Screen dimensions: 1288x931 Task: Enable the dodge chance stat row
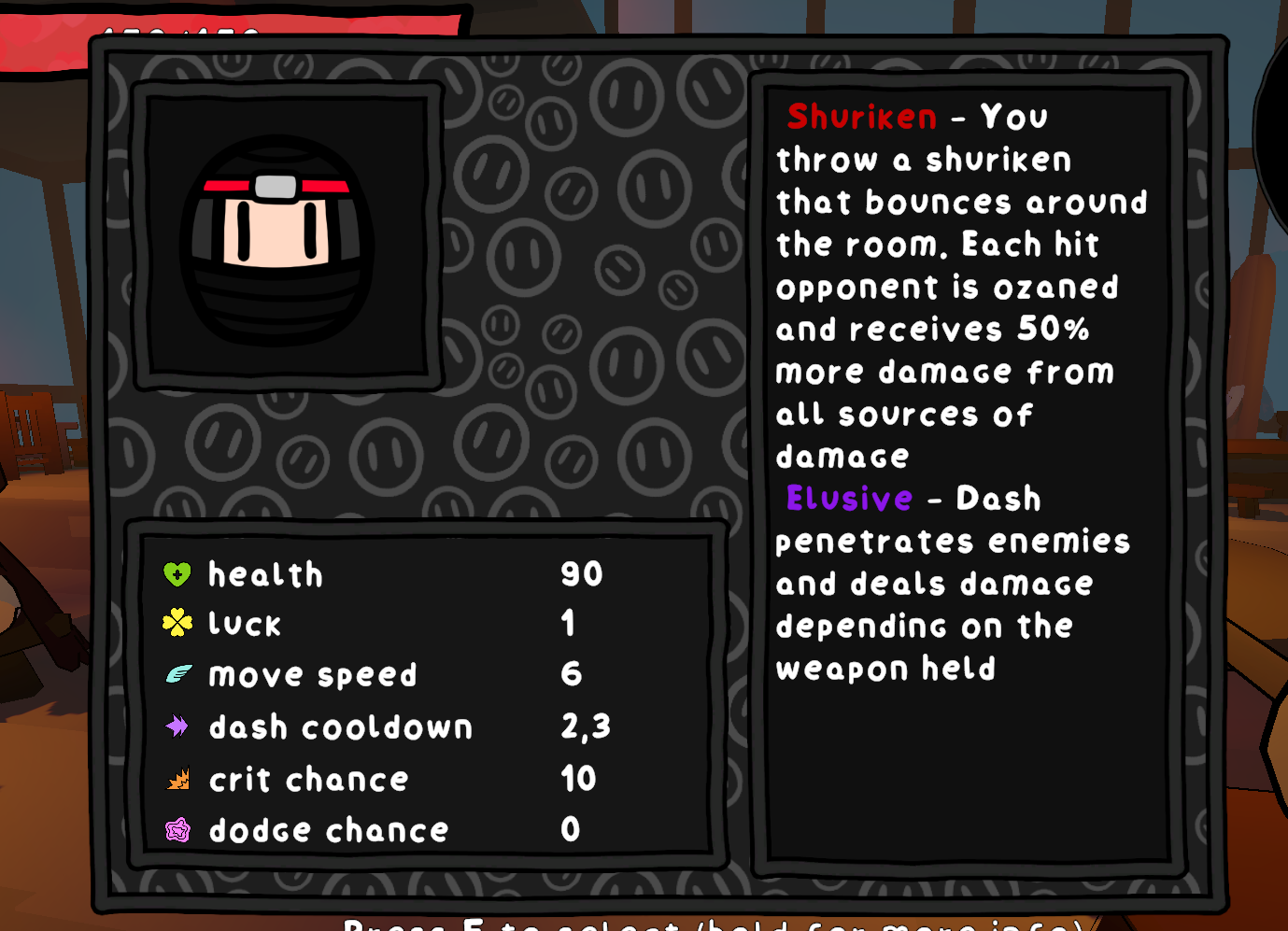[327, 829]
